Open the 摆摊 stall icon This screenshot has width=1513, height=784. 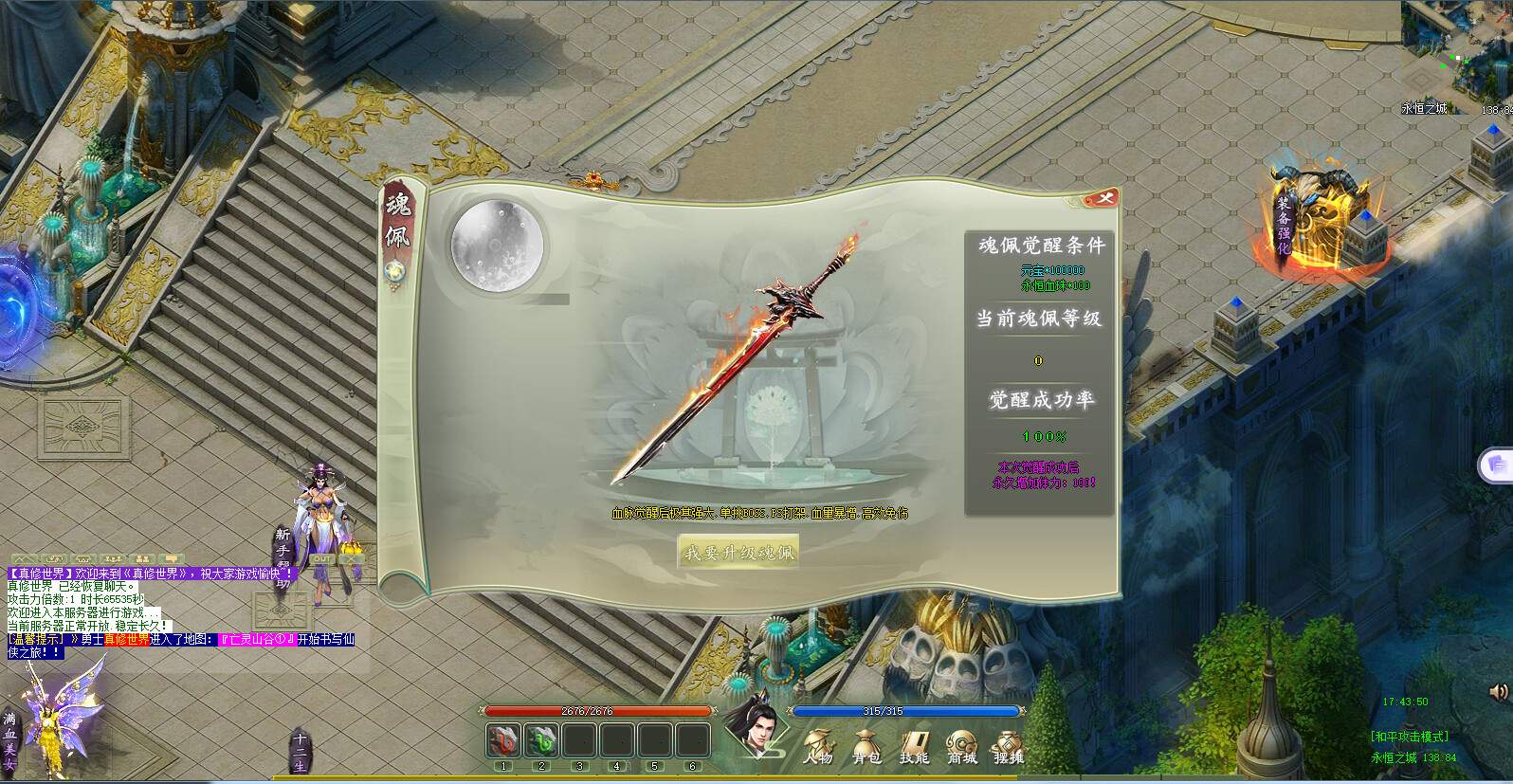(x=1005, y=742)
